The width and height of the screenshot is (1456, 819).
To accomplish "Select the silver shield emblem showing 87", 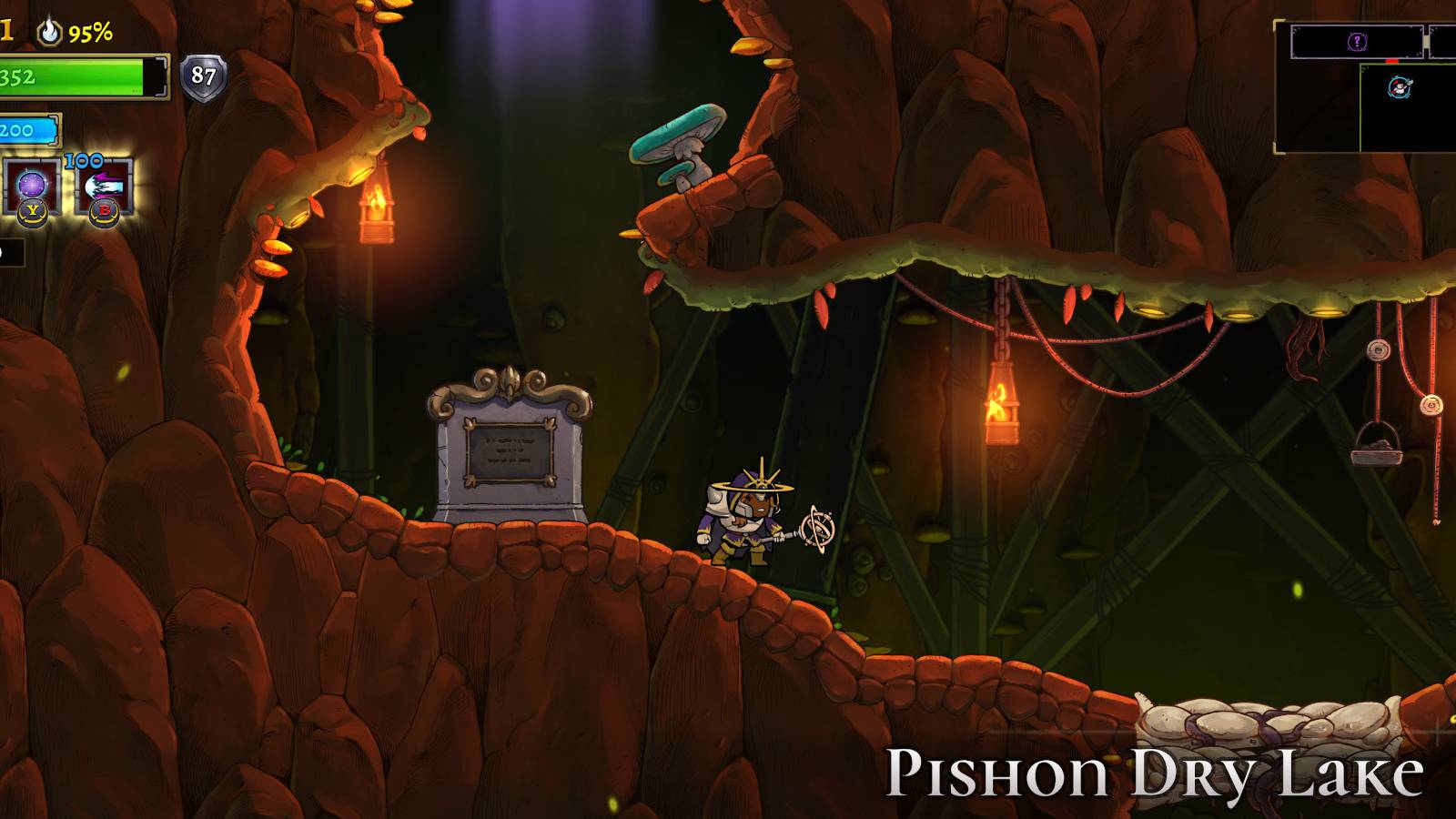I will (202, 76).
